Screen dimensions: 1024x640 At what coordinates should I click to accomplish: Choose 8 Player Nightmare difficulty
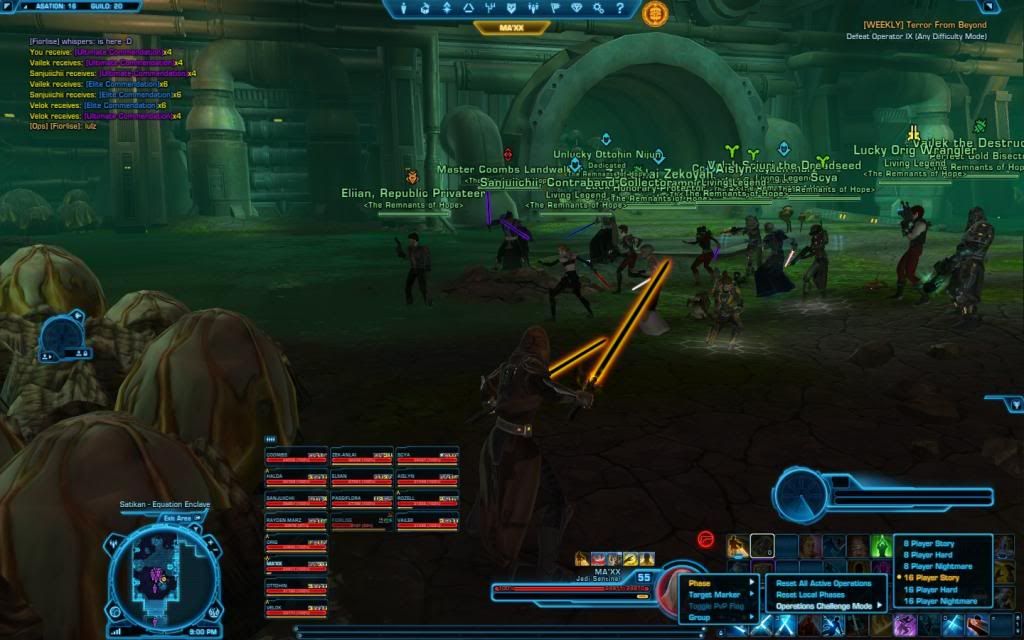(x=935, y=566)
